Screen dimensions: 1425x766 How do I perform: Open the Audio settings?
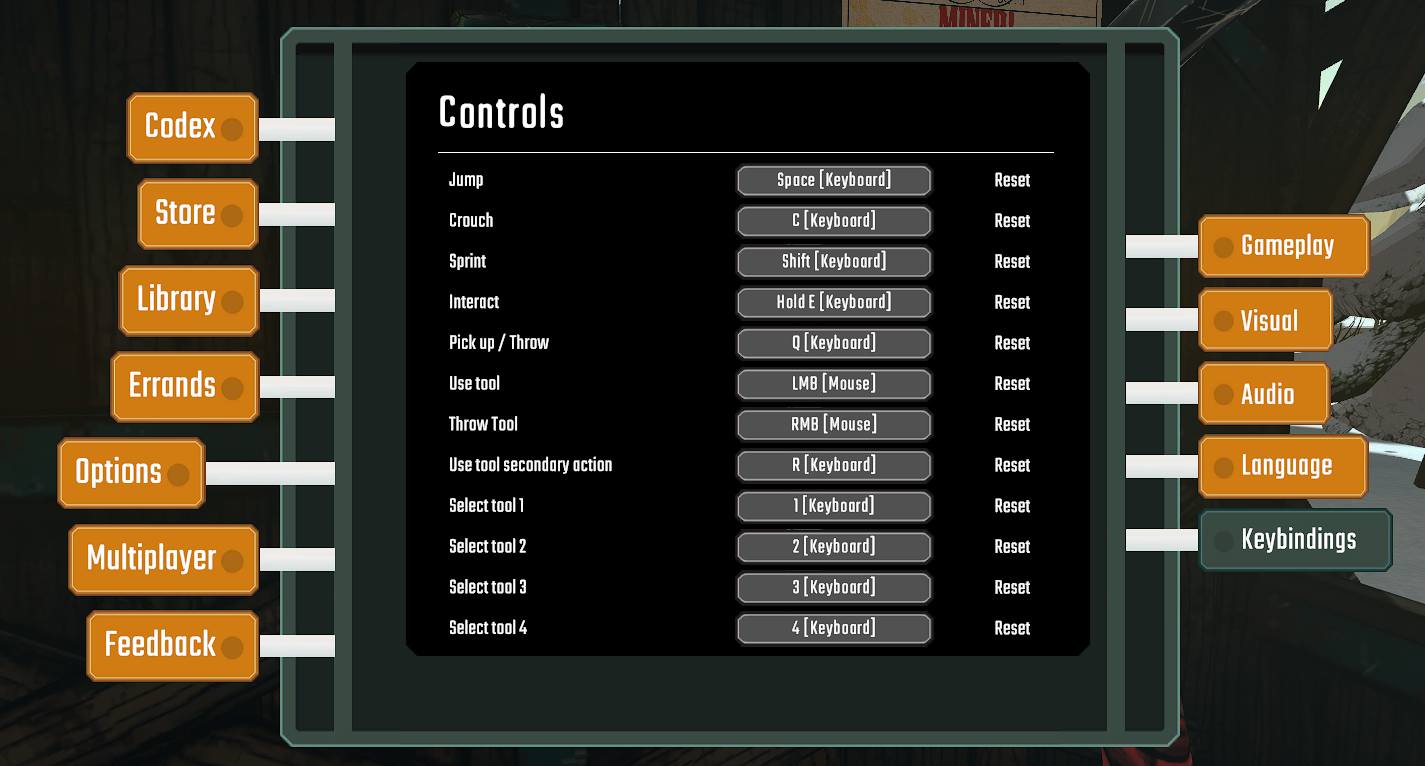1263,393
